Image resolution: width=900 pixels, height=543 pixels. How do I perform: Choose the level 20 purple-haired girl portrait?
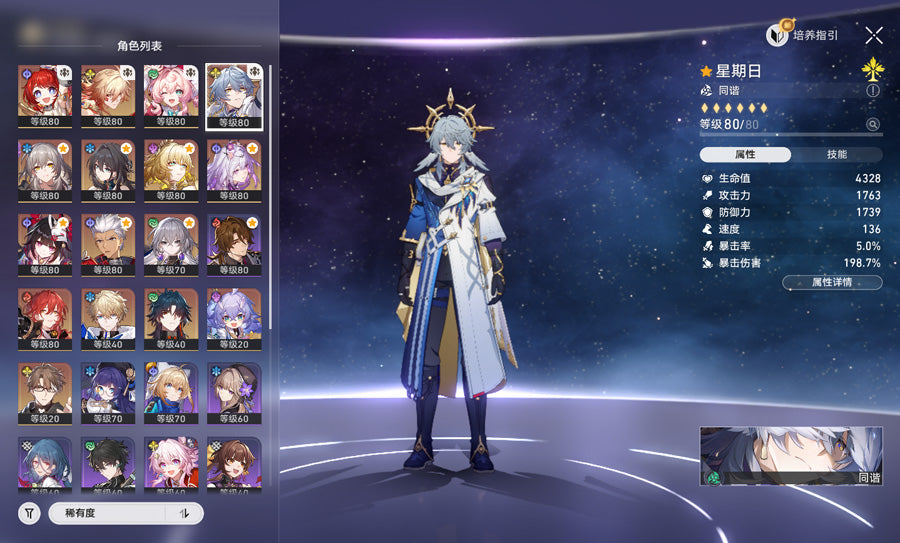coord(234,319)
